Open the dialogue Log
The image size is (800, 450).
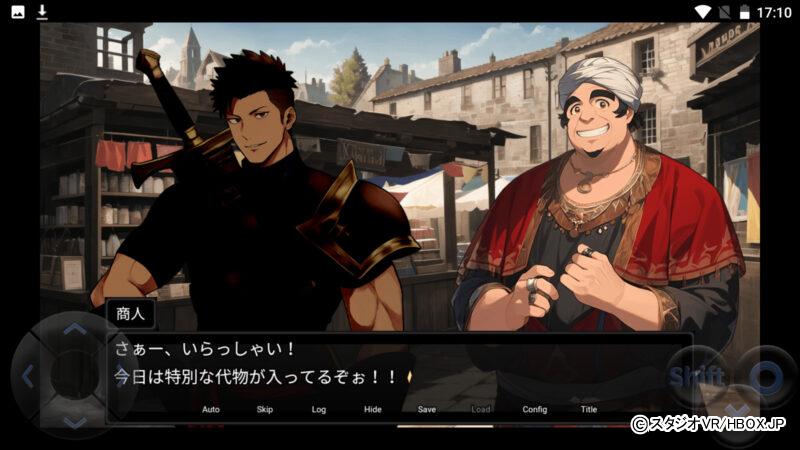(x=319, y=409)
